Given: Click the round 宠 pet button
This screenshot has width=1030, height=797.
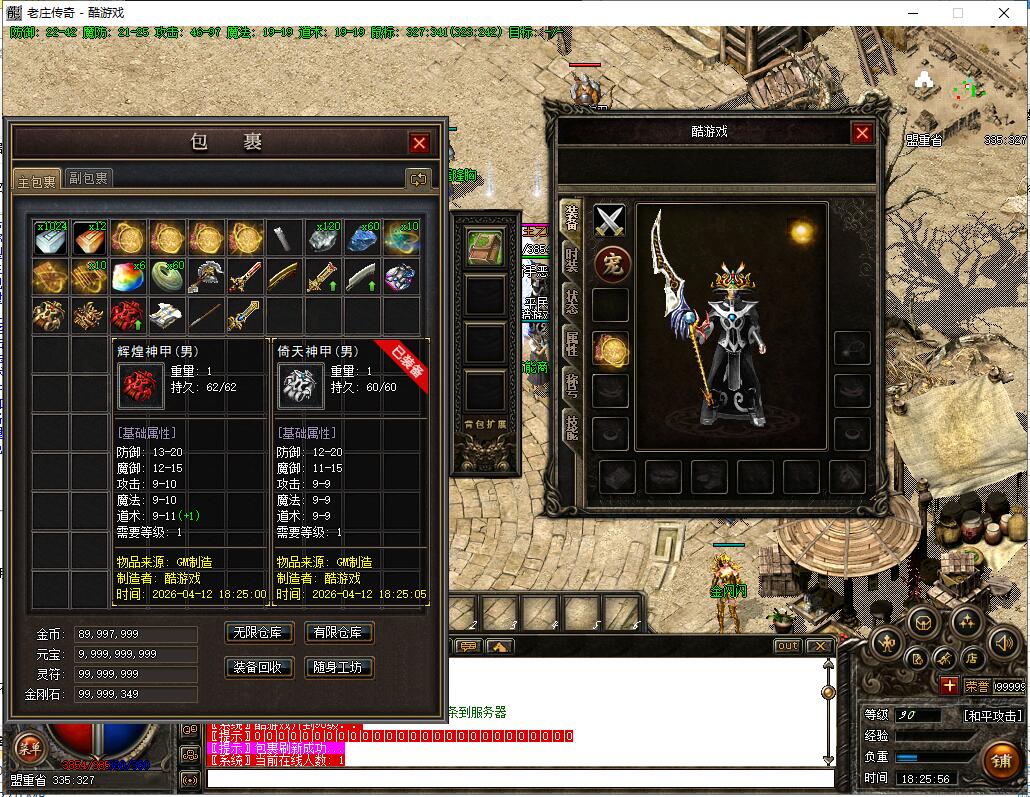Looking at the screenshot, I should pyautogui.click(x=610, y=265).
